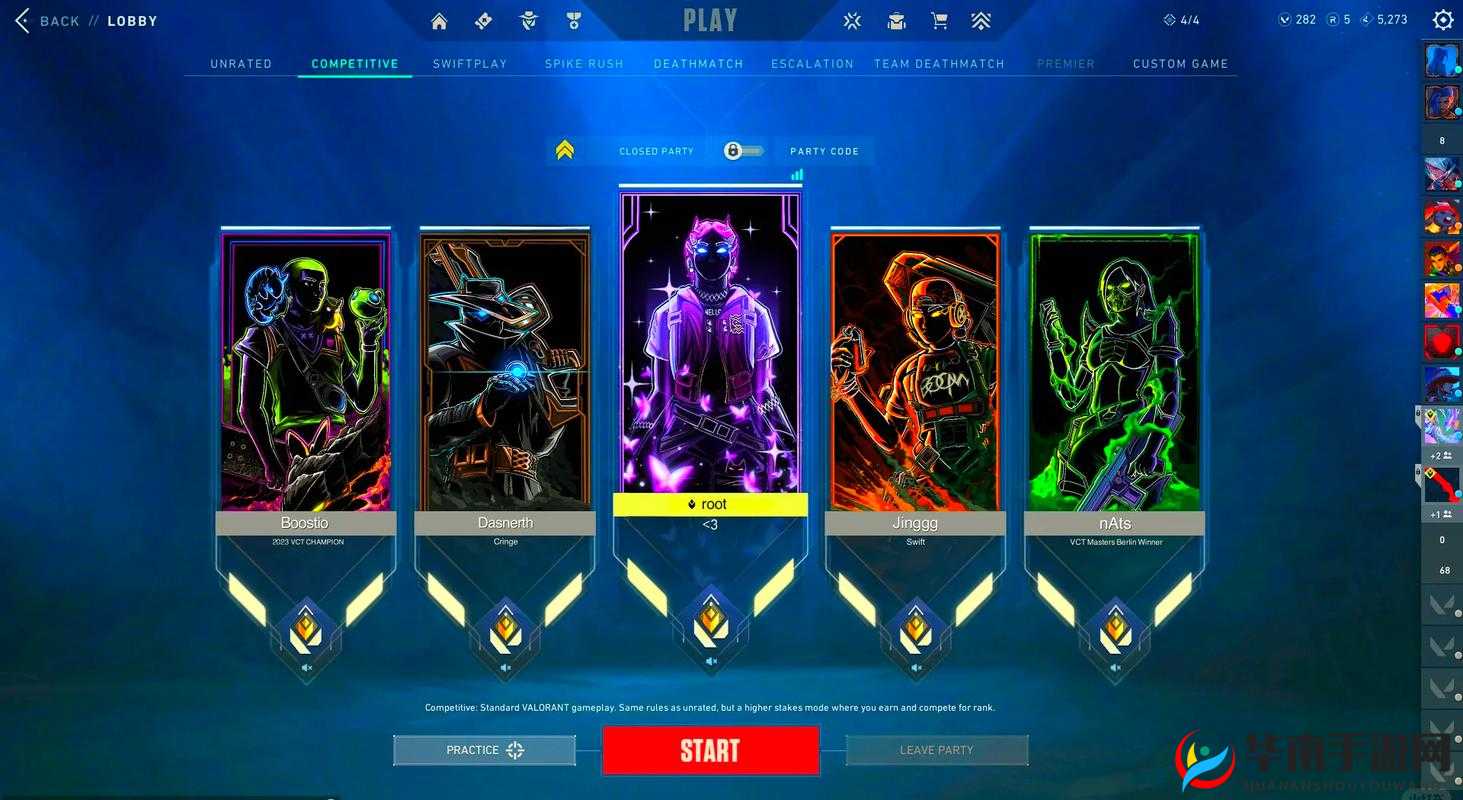Start the competitive match
Image resolution: width=1463 pixels, height=800 pixels.
pos(710,751)
